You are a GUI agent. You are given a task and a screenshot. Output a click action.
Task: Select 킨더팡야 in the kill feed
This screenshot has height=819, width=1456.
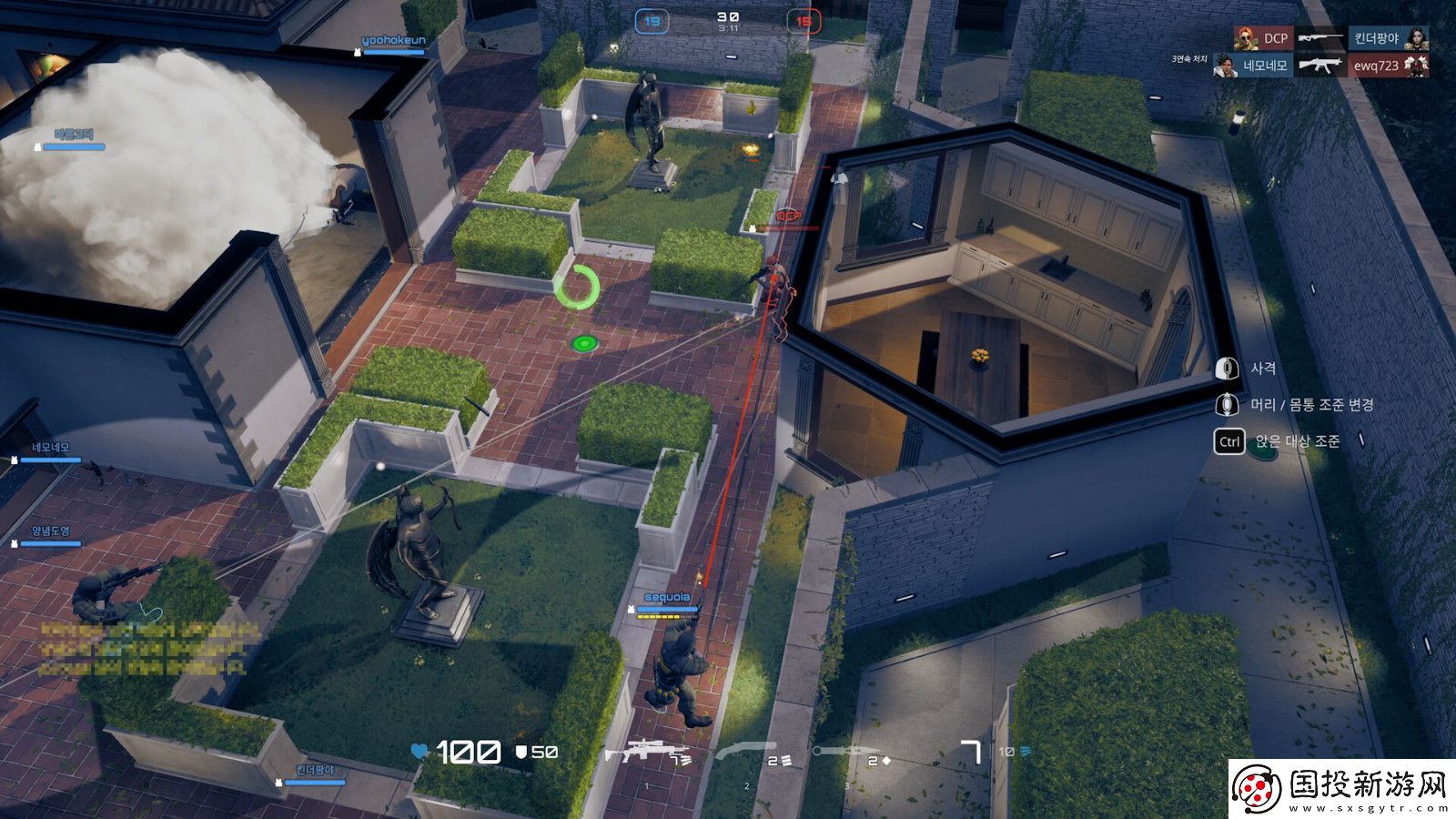[x=1376, y=38]
